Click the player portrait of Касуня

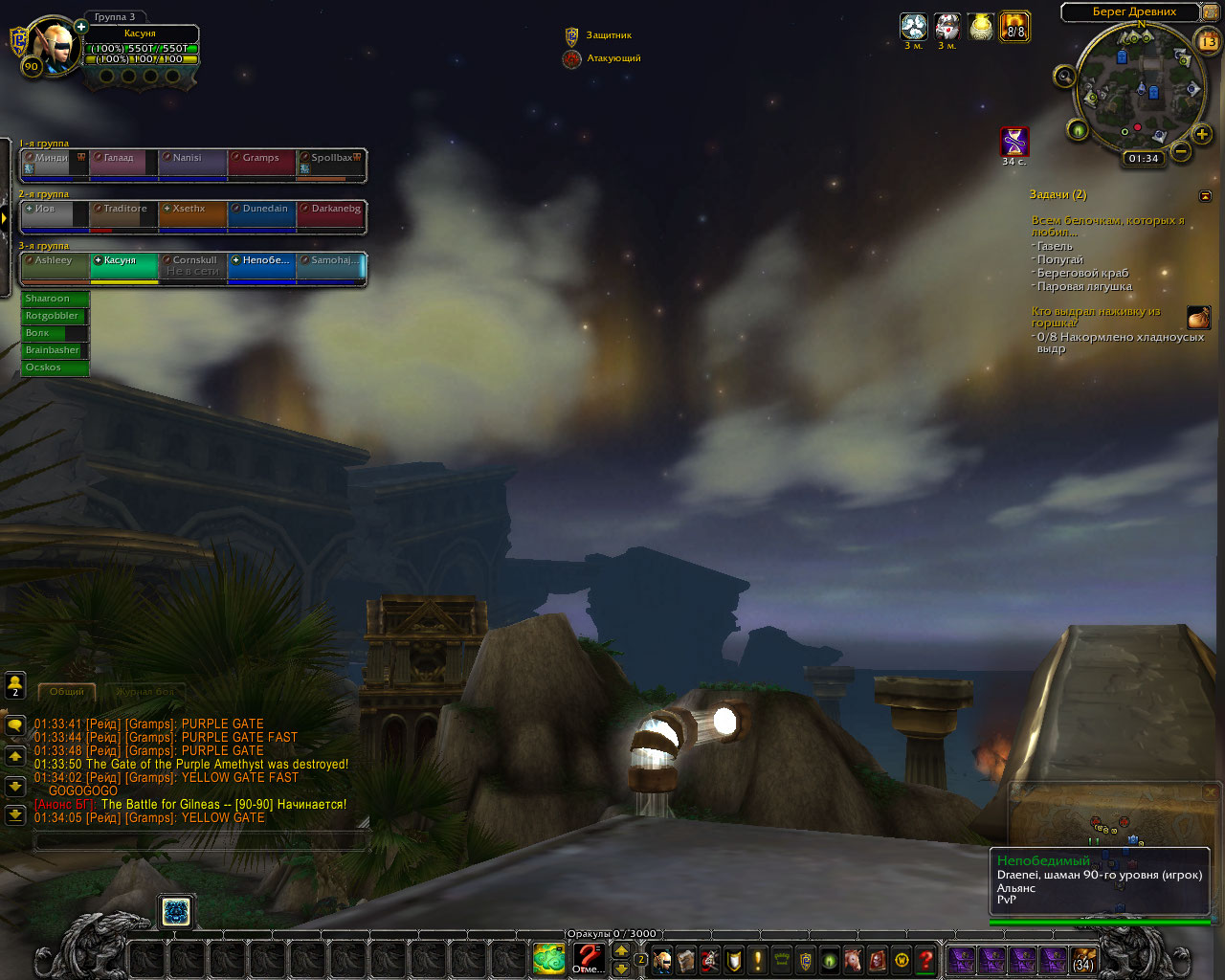[x=52, y=44]
